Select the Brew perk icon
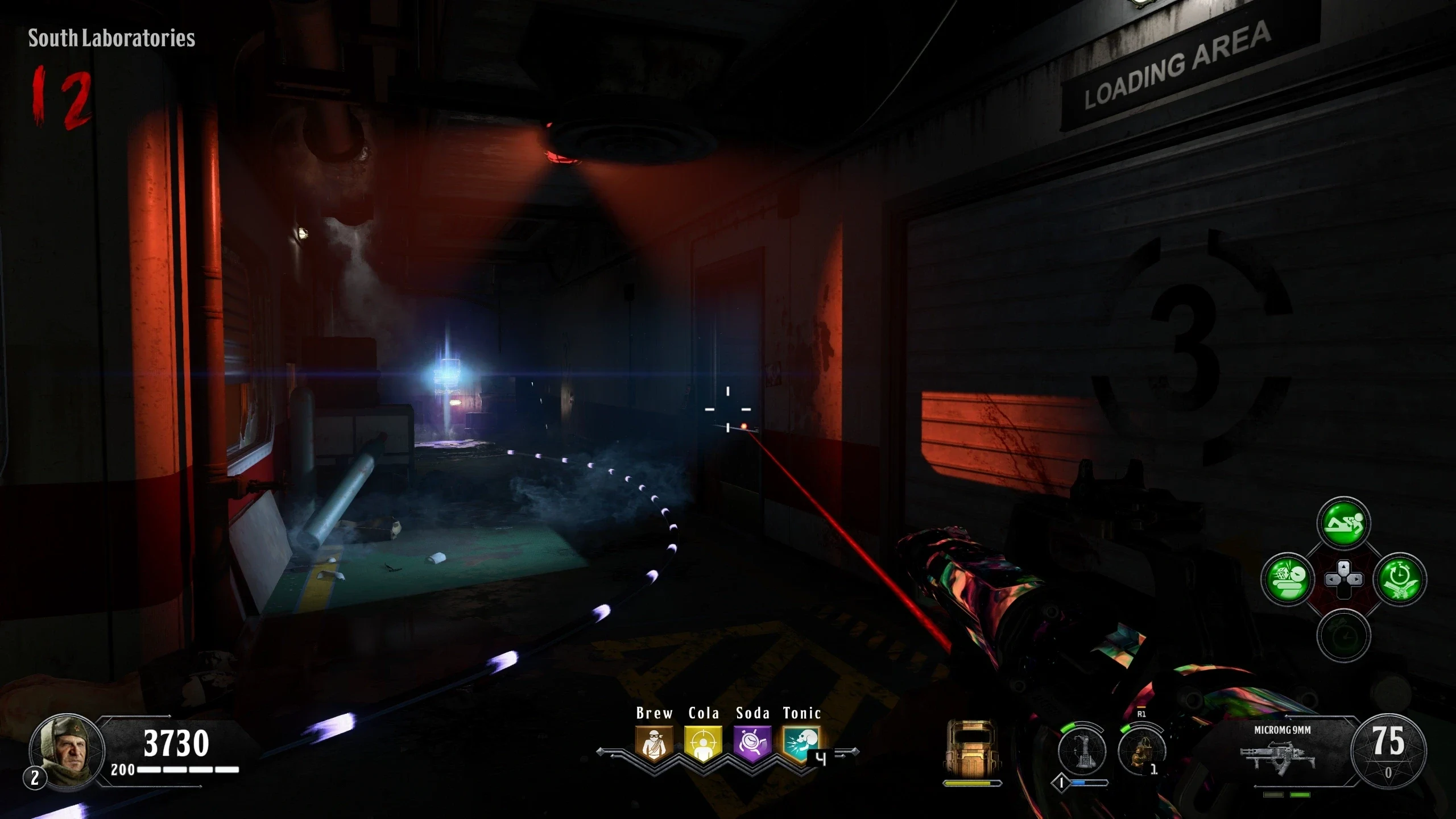The width and height of the screenshot is (1456, 819). (x=654, y=743)
